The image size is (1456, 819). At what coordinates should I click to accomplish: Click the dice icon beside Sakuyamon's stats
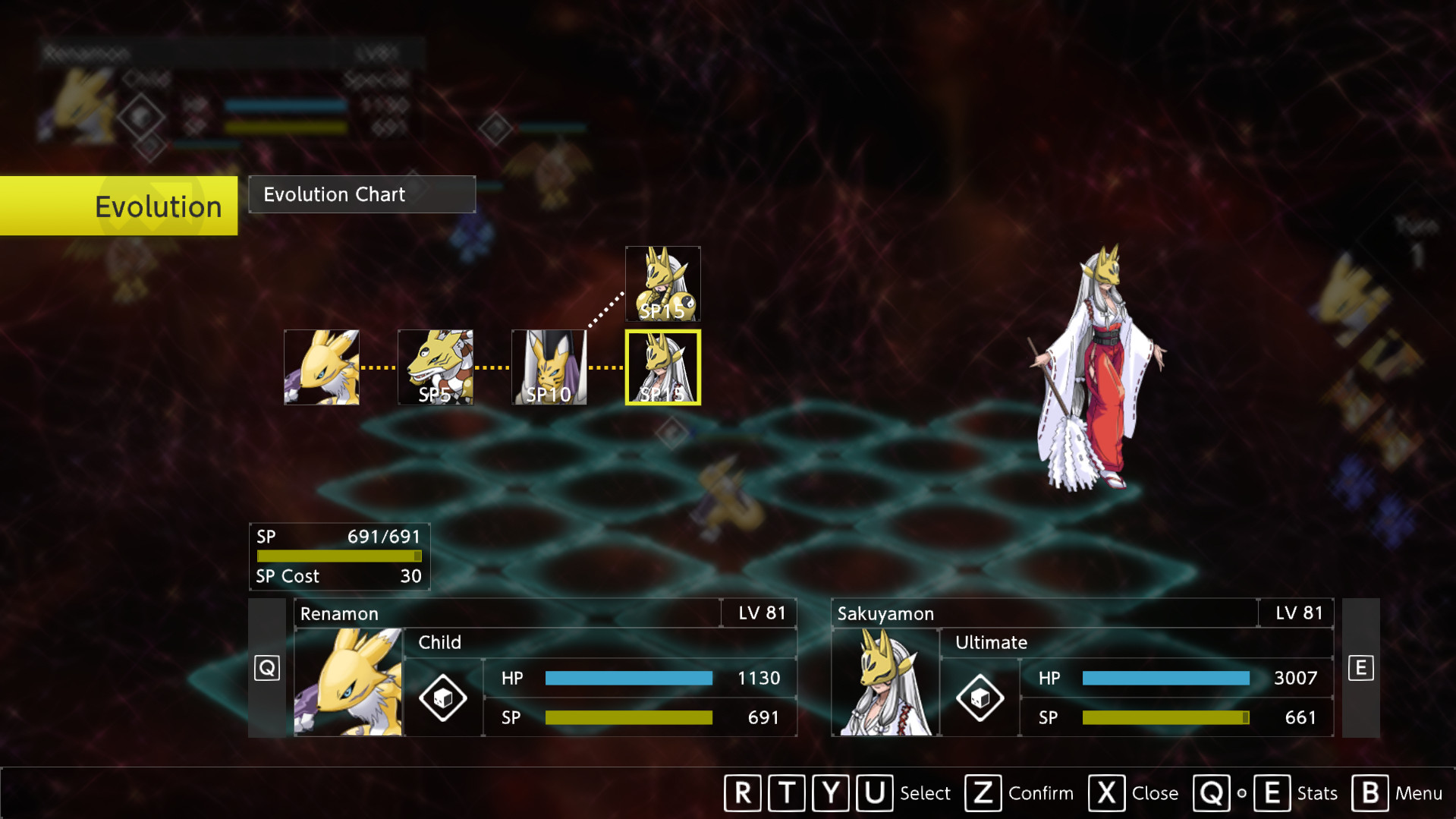pyautogui.click(x=980, y=698)
